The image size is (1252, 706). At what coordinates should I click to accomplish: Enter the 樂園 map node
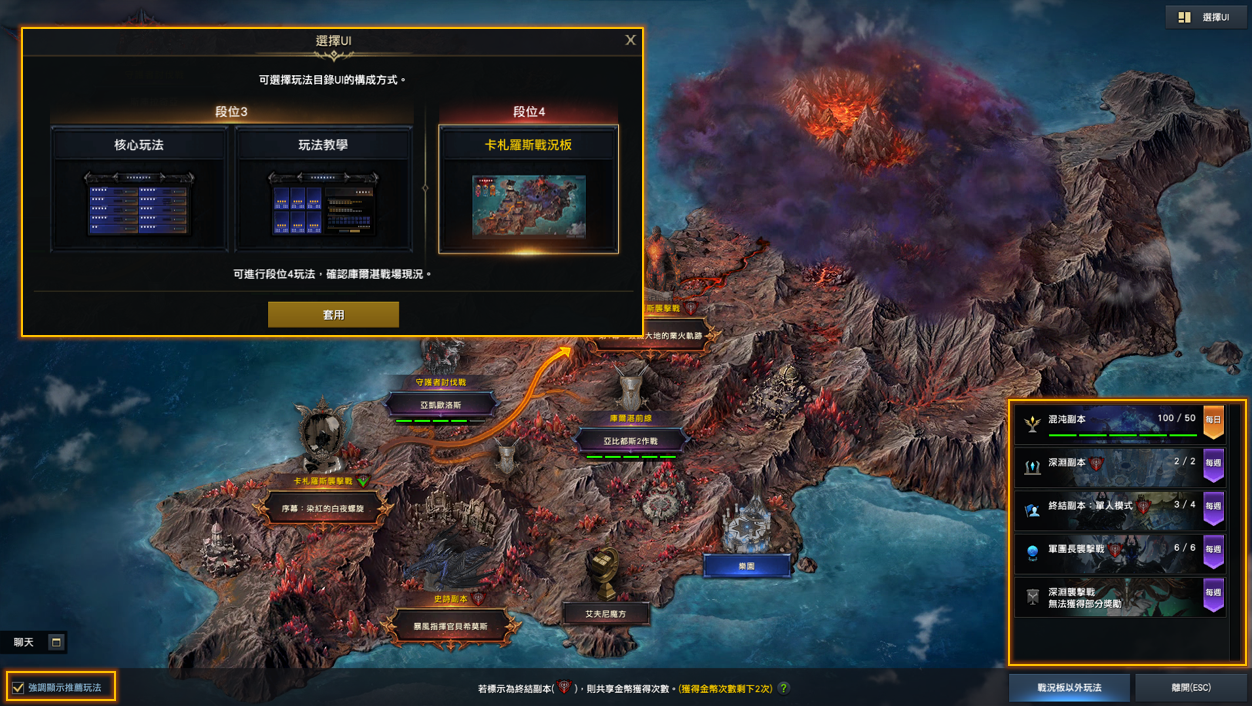746,566
